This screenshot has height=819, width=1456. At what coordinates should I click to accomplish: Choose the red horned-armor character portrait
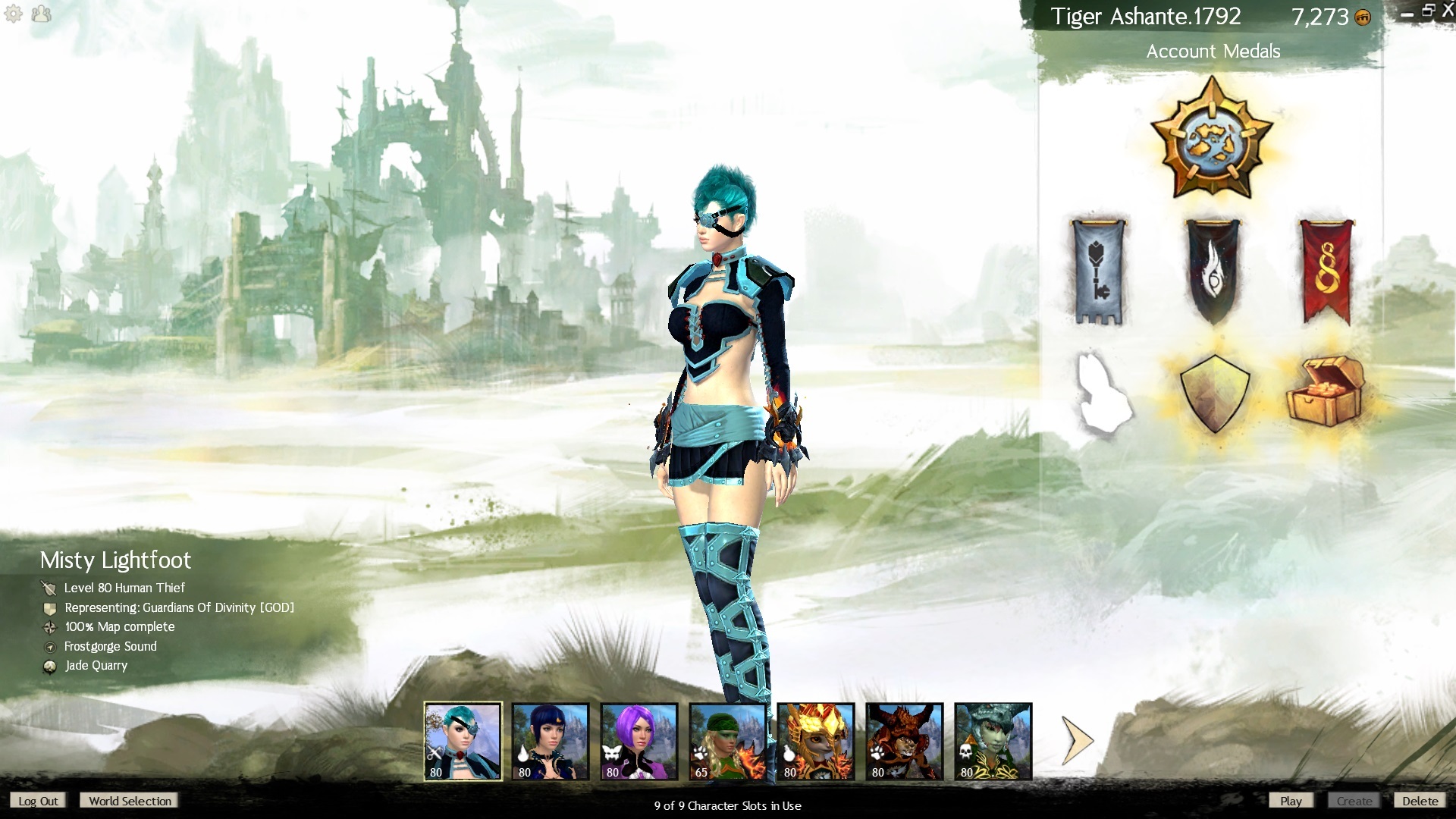pos(905,741)
